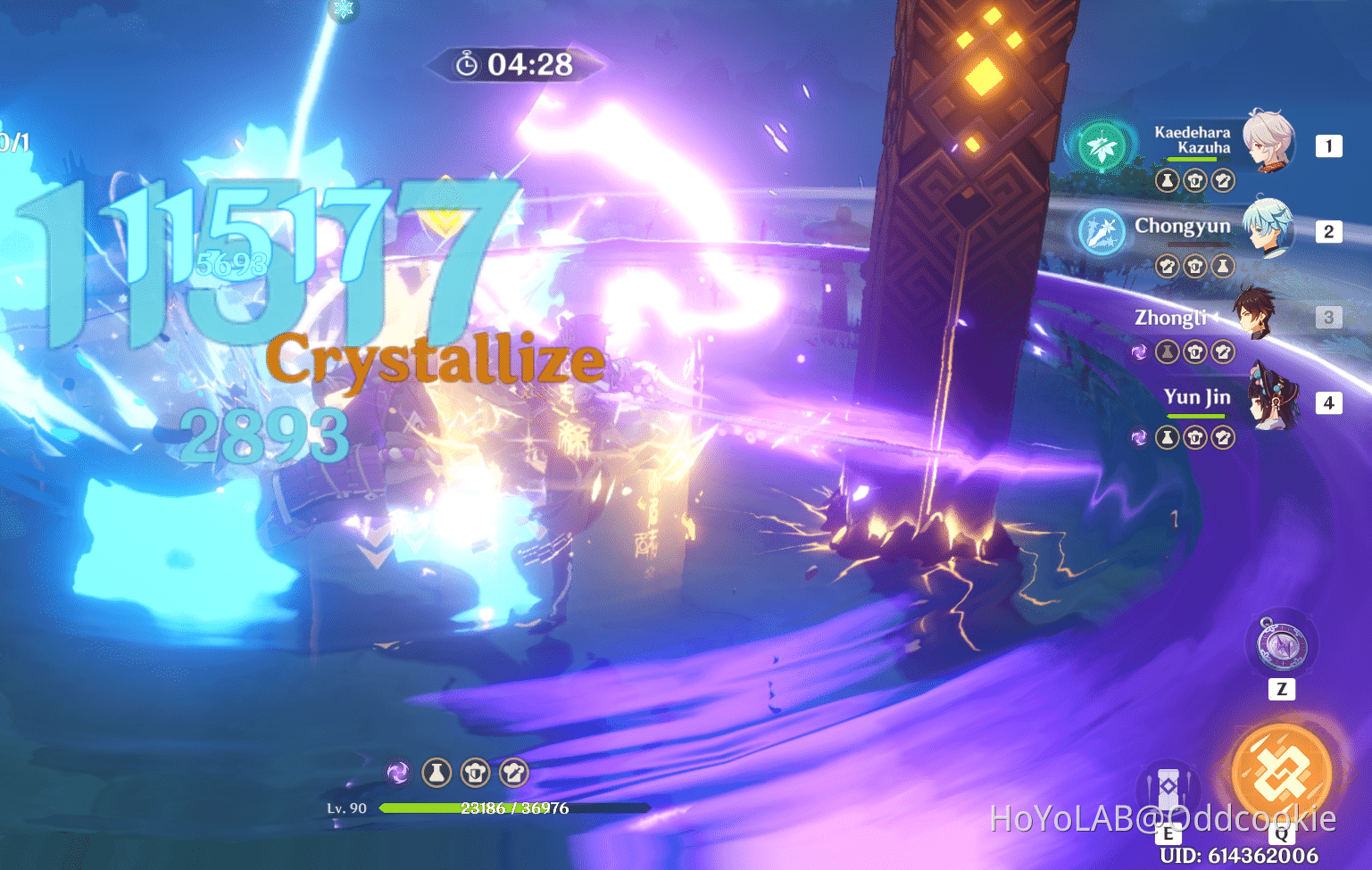Open the gadget bound to the Z slot
The width and height of the screenshot is (1372, 870).
click(1280, 647)
